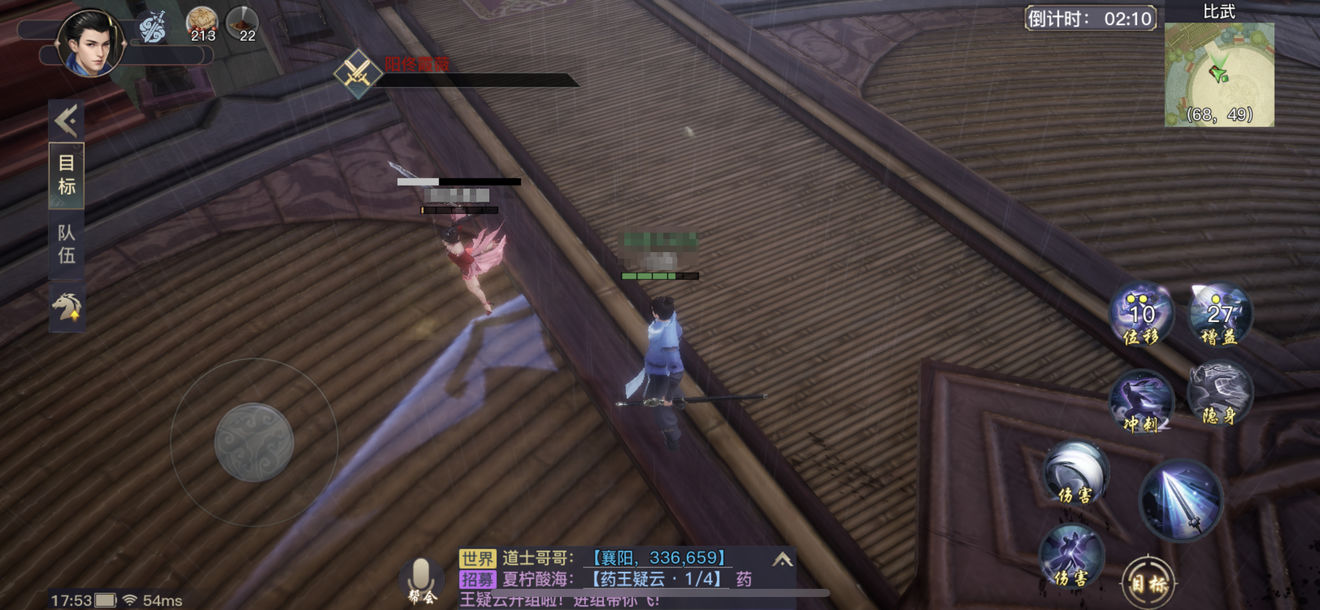Open the player character portrait
Viewport: 1320px width, 610px height.
pos(90,42)
